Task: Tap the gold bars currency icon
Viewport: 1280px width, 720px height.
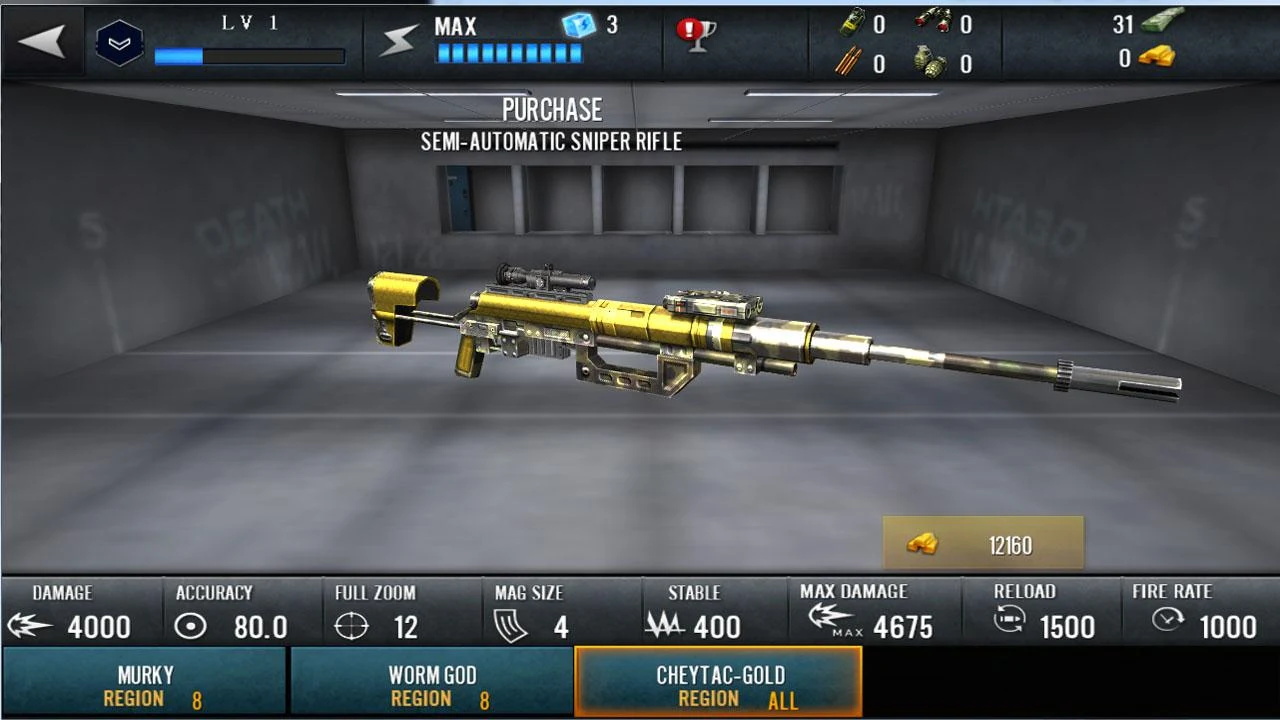Action: 1157,58
